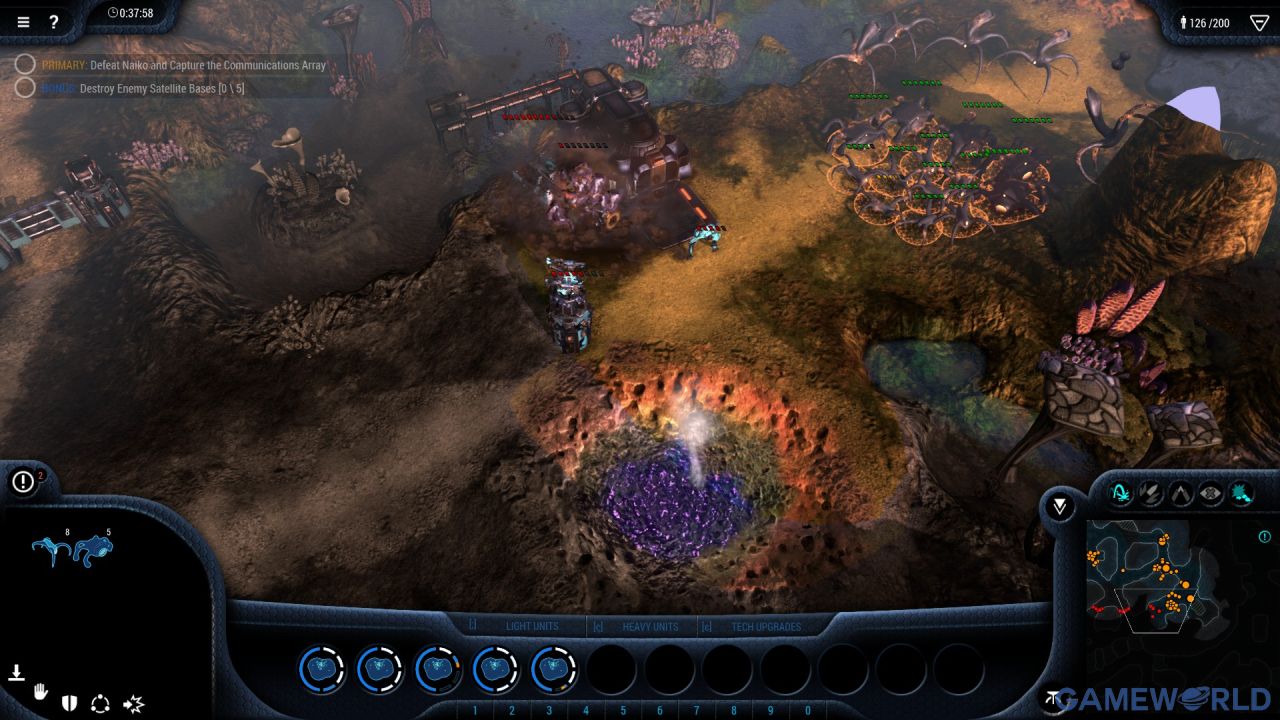
Task: Activate the shield hold-position command
Action: (x=69, y=703)
